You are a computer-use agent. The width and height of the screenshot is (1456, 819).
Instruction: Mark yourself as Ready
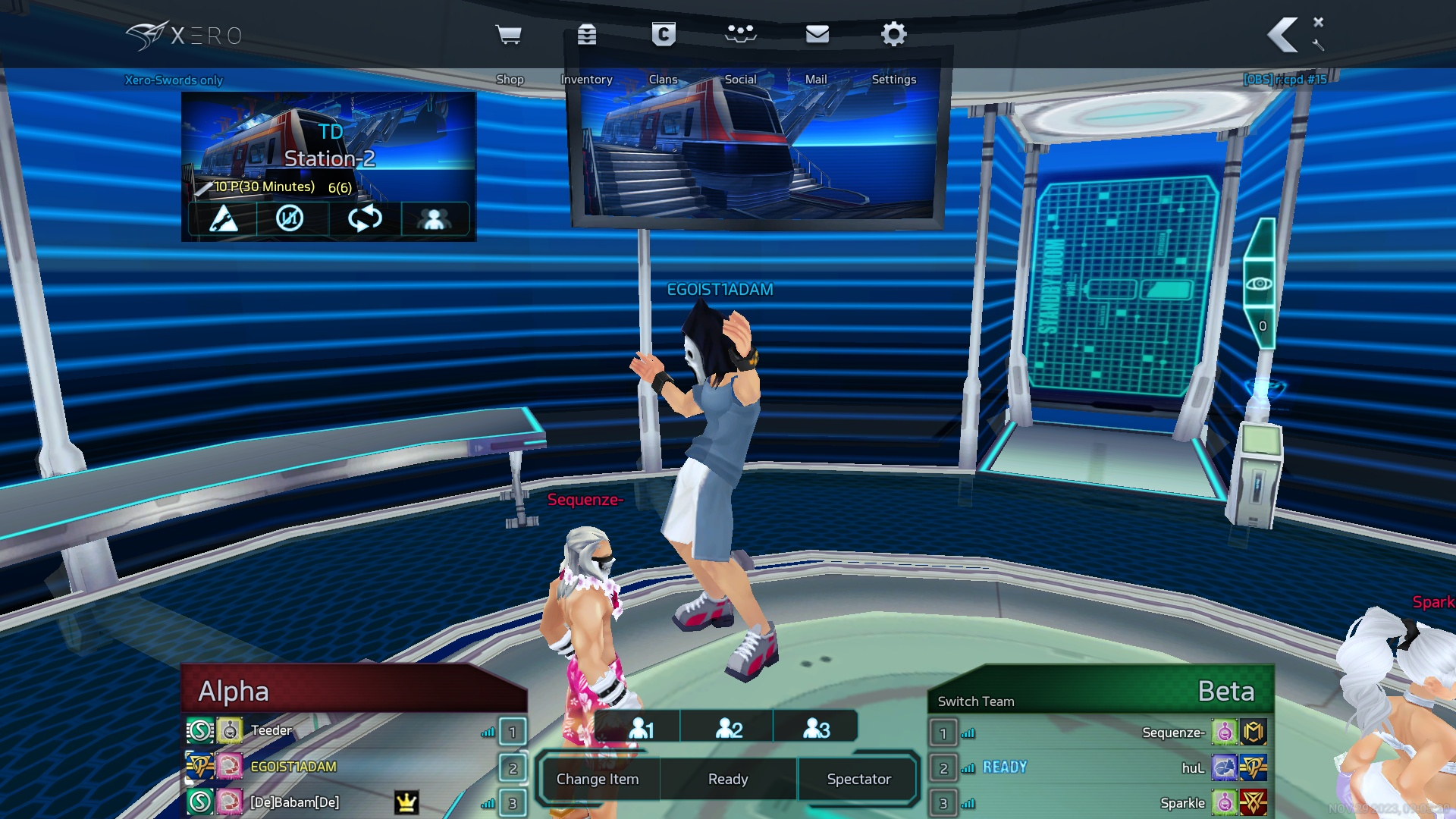728,779
